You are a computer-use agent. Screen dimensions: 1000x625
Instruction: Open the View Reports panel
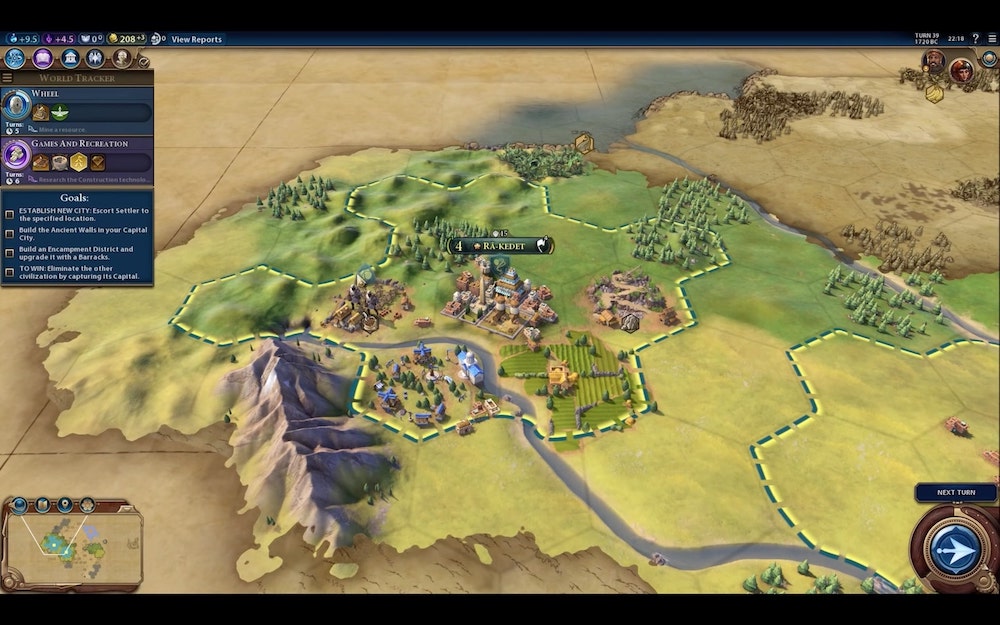click(197, 39)
